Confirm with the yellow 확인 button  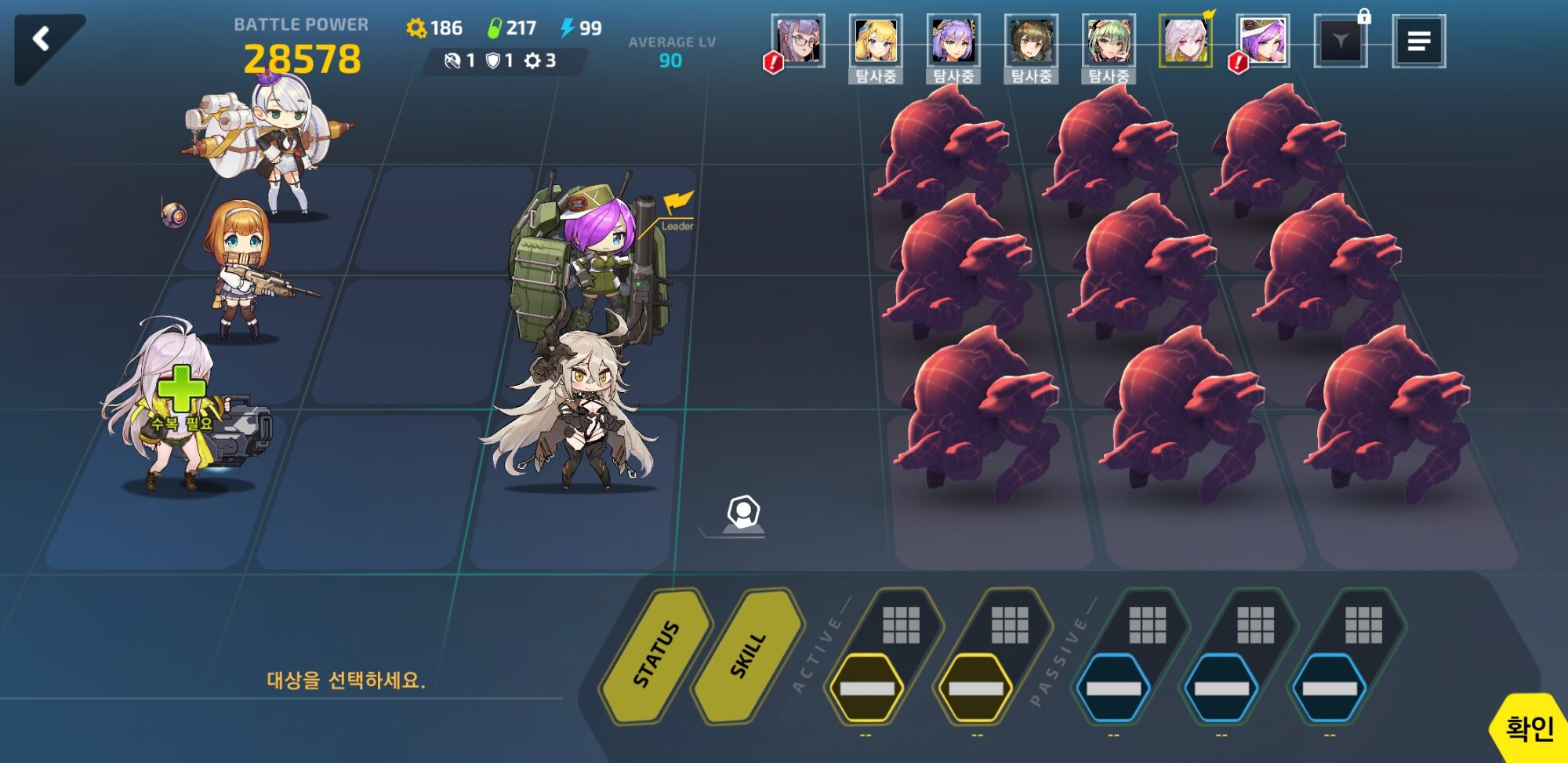[1529, 728]
